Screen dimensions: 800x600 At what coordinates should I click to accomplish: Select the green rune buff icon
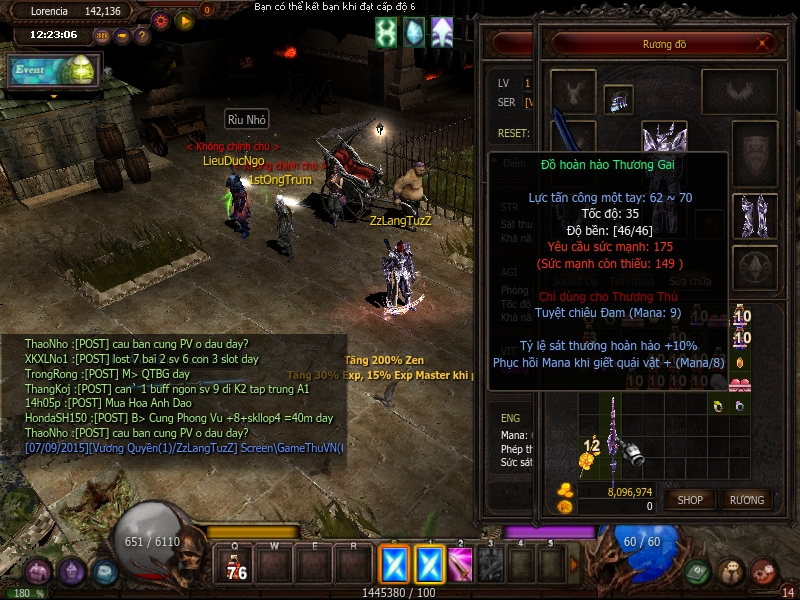coord(386,33)
